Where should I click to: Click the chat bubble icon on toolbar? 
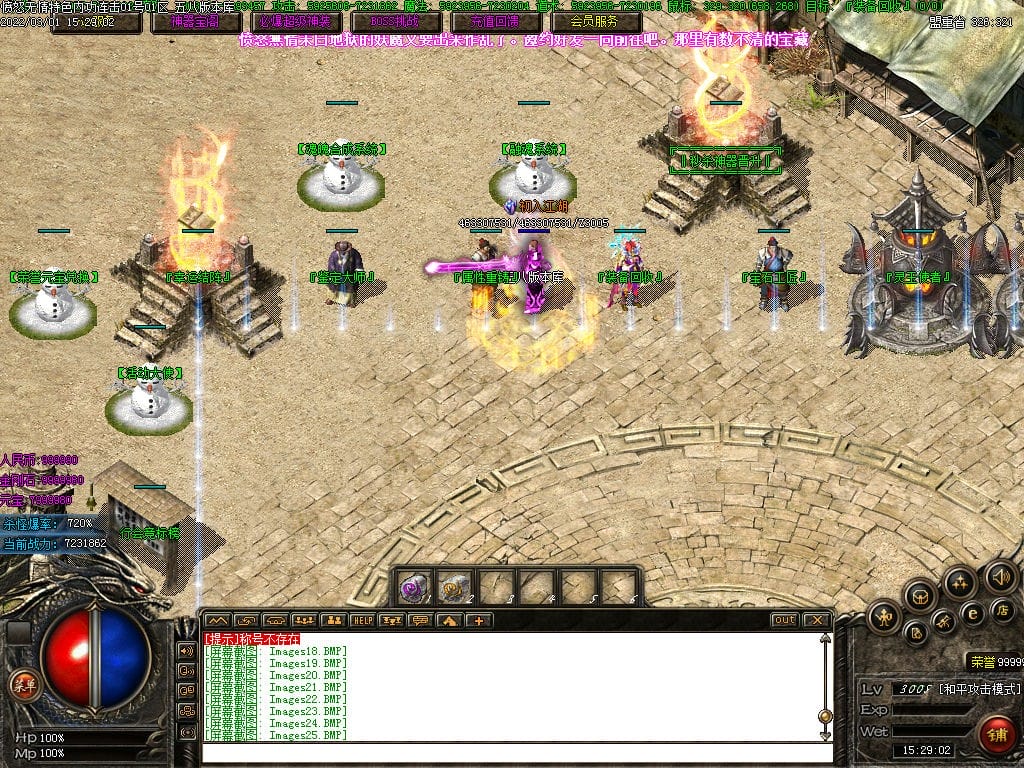(x=420, y=620)
